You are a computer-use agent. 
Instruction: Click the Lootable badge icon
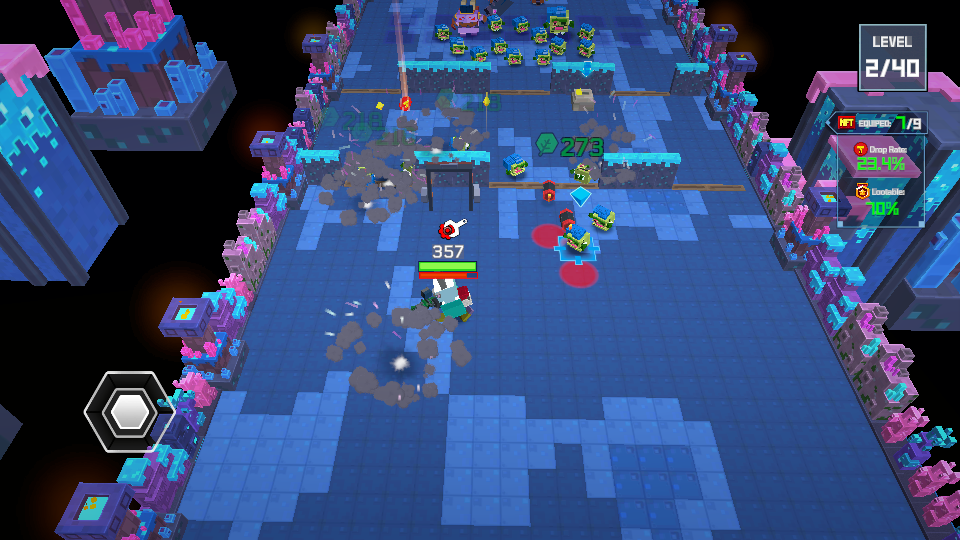(862, 191)
